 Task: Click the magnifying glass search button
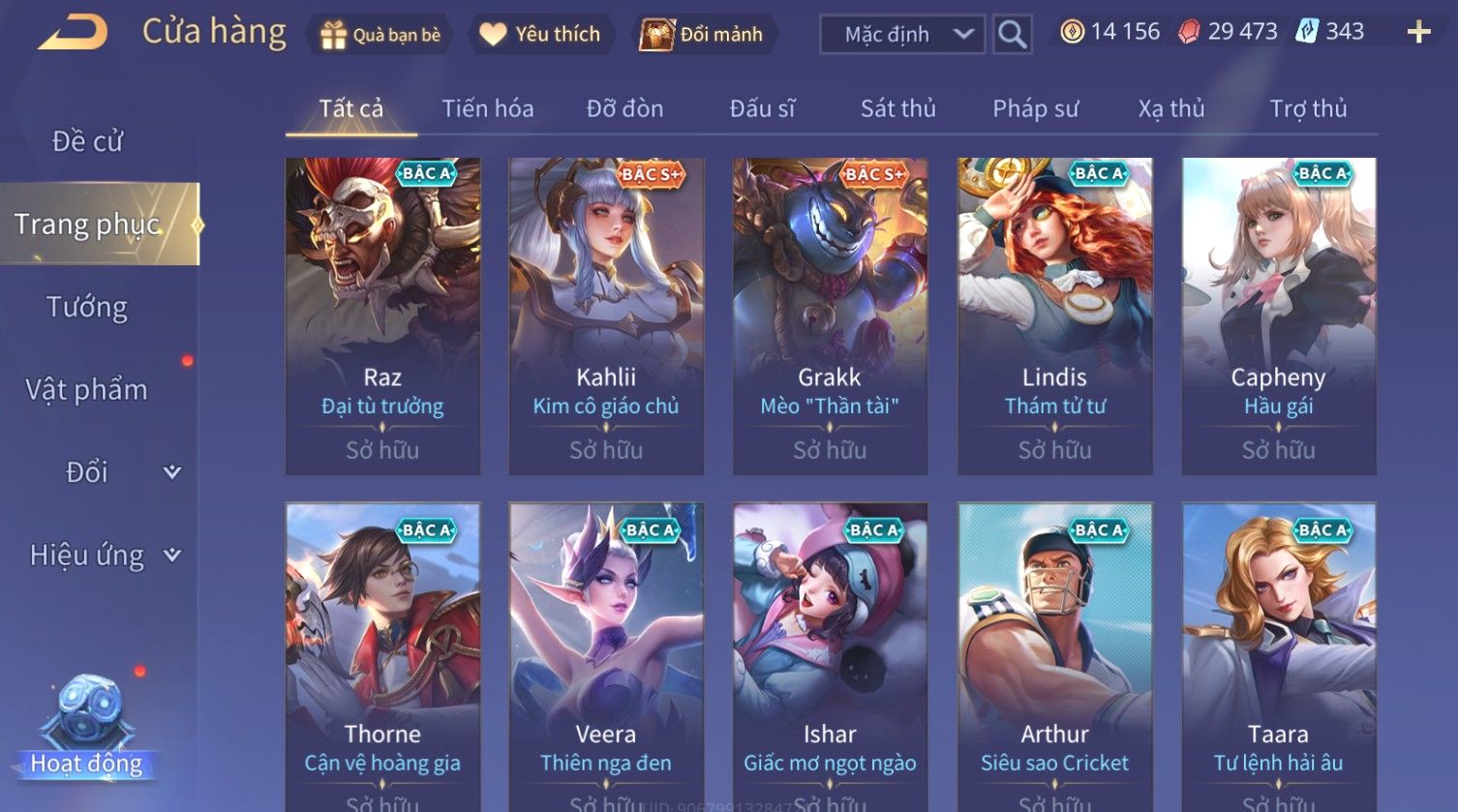(1012, 35)
